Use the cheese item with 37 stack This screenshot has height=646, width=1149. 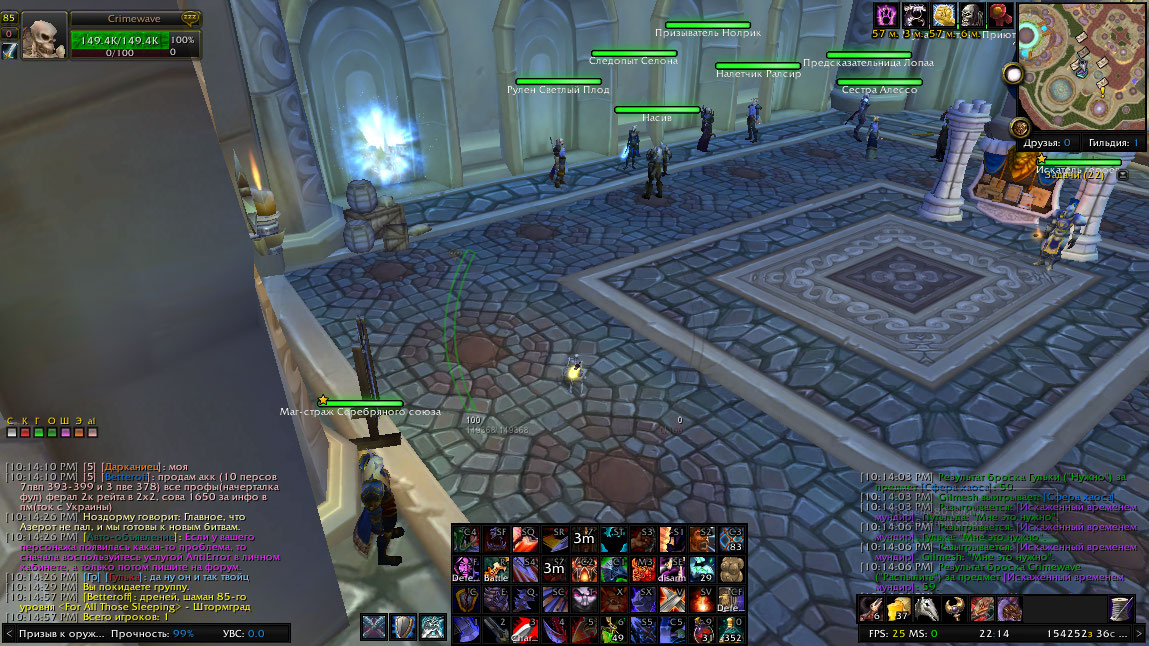coord(899,608)
